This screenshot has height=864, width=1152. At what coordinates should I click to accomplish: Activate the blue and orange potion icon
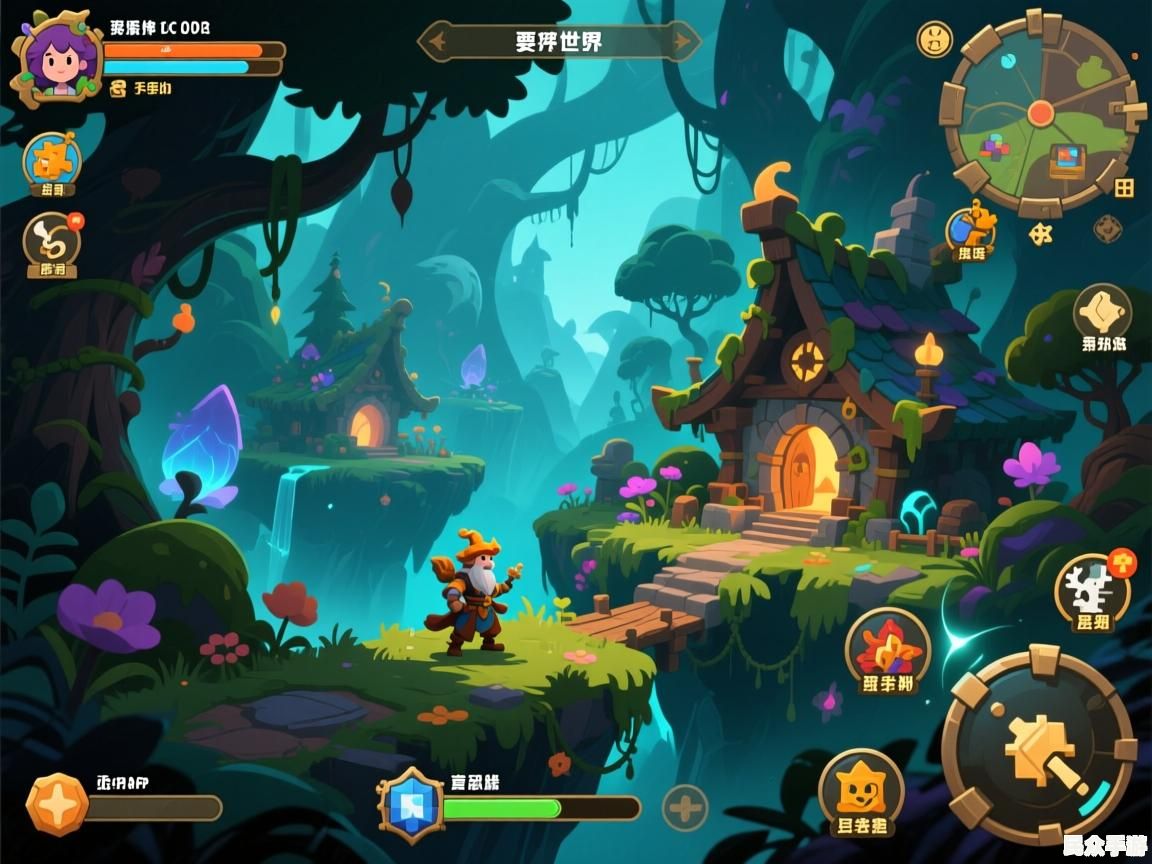971,227
